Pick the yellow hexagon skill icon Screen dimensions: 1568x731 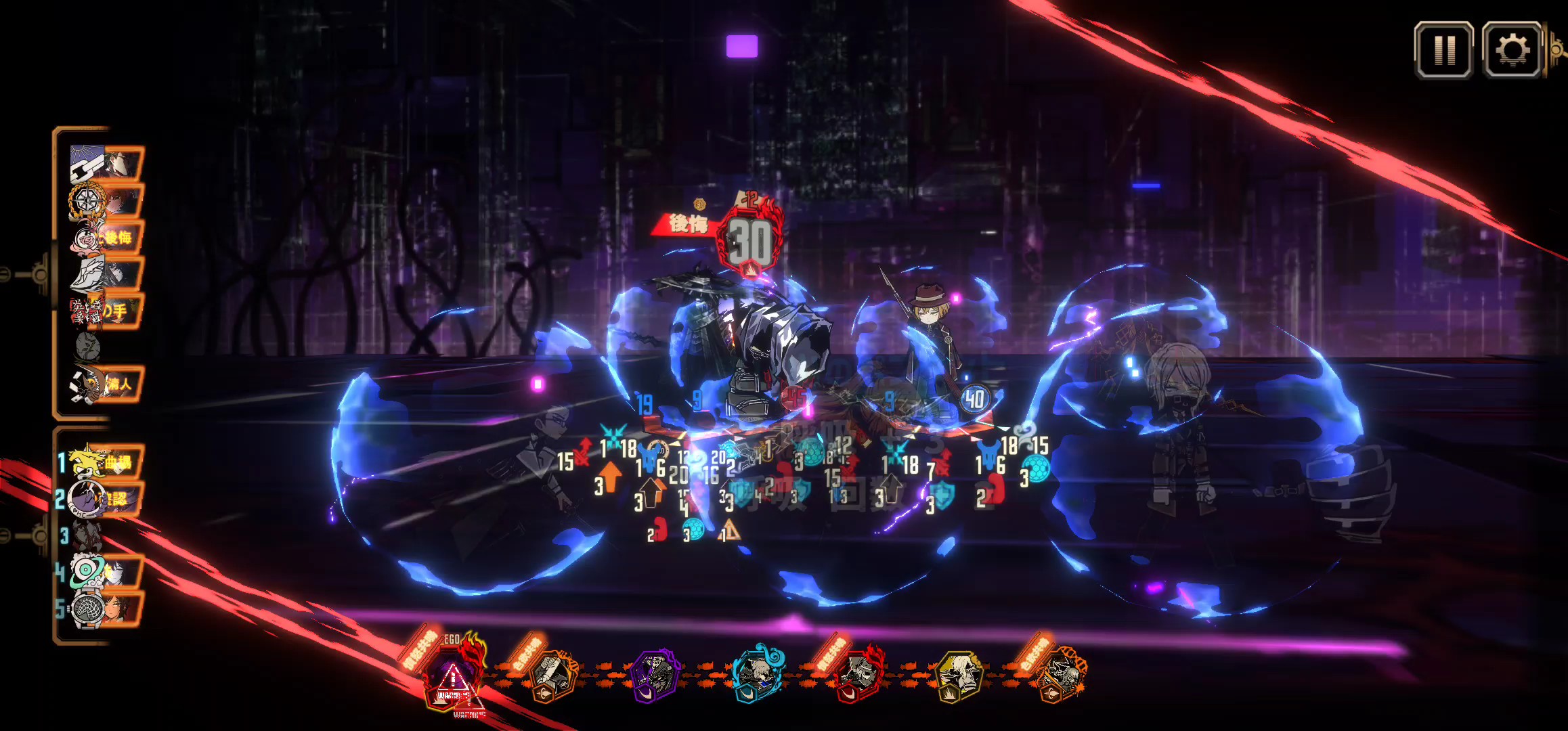(958, 675)
